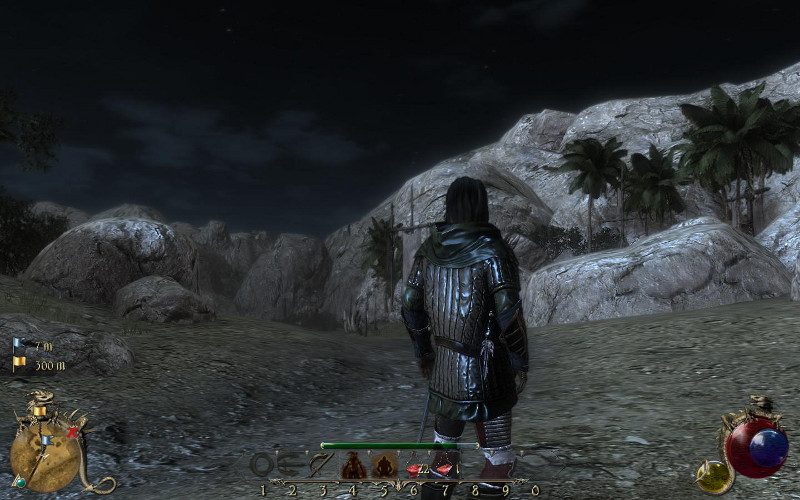The image size is (800, 500).
Task: Select the trident-shaped icon in hotbar slot 2
Action: (292, 464)
